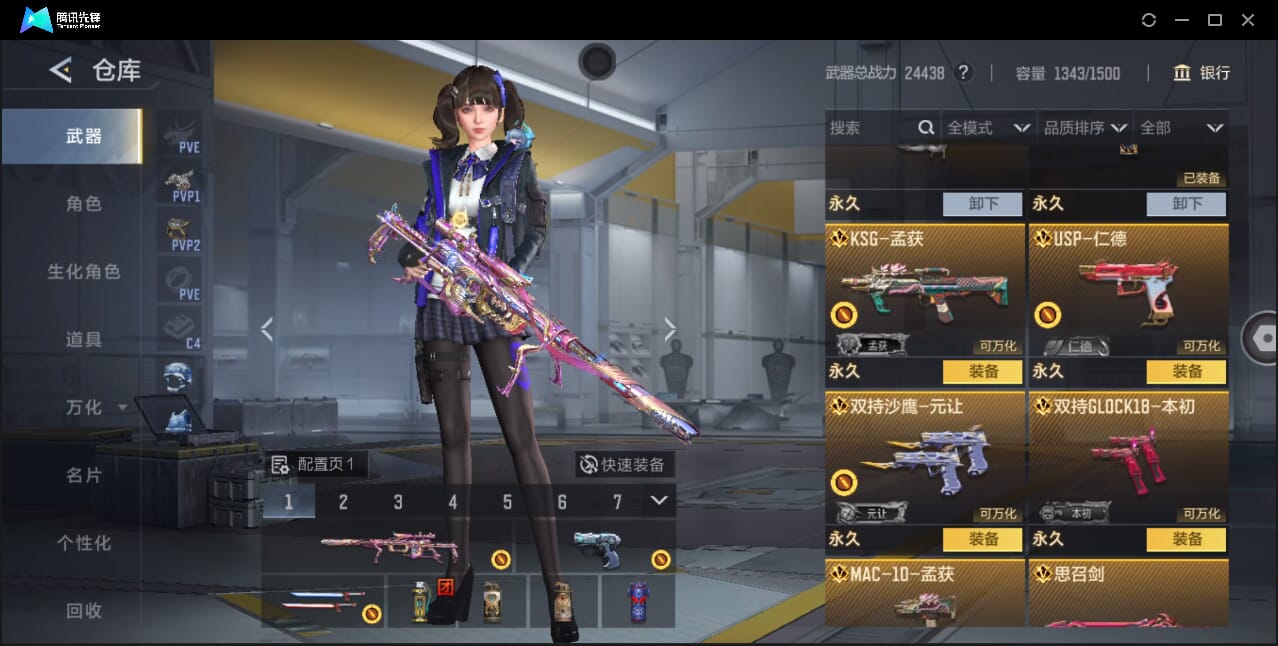
Task: Switch to the 角色 tab
Action: pyautogui.click(x=84, y=204)
